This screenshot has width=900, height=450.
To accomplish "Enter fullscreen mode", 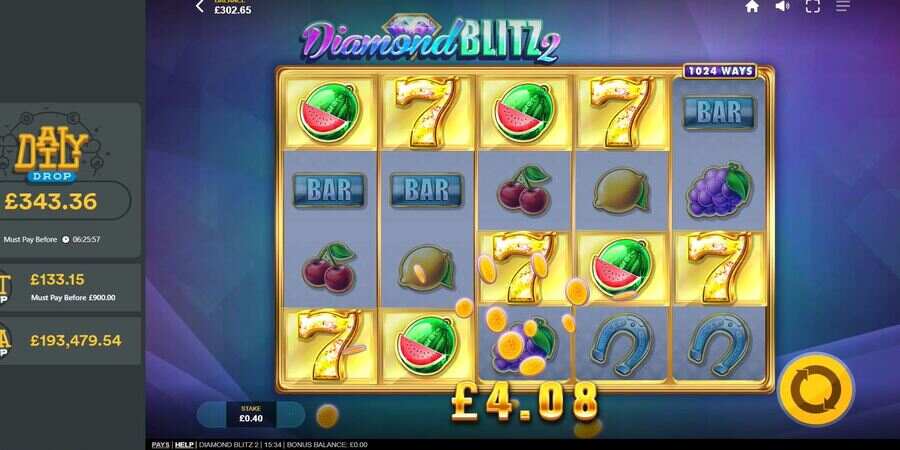I will pyautogui.click(x=812, y=6).
